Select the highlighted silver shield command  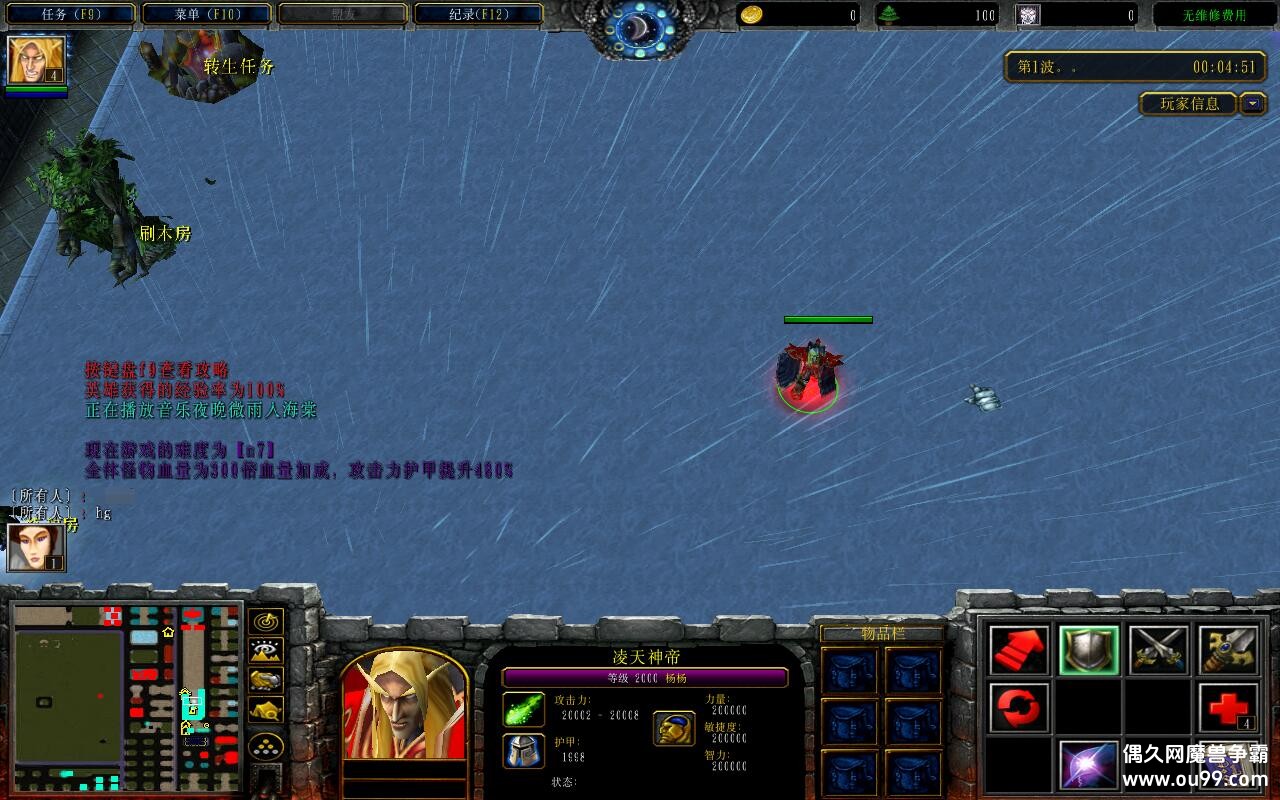click(x=1089, y=650)
